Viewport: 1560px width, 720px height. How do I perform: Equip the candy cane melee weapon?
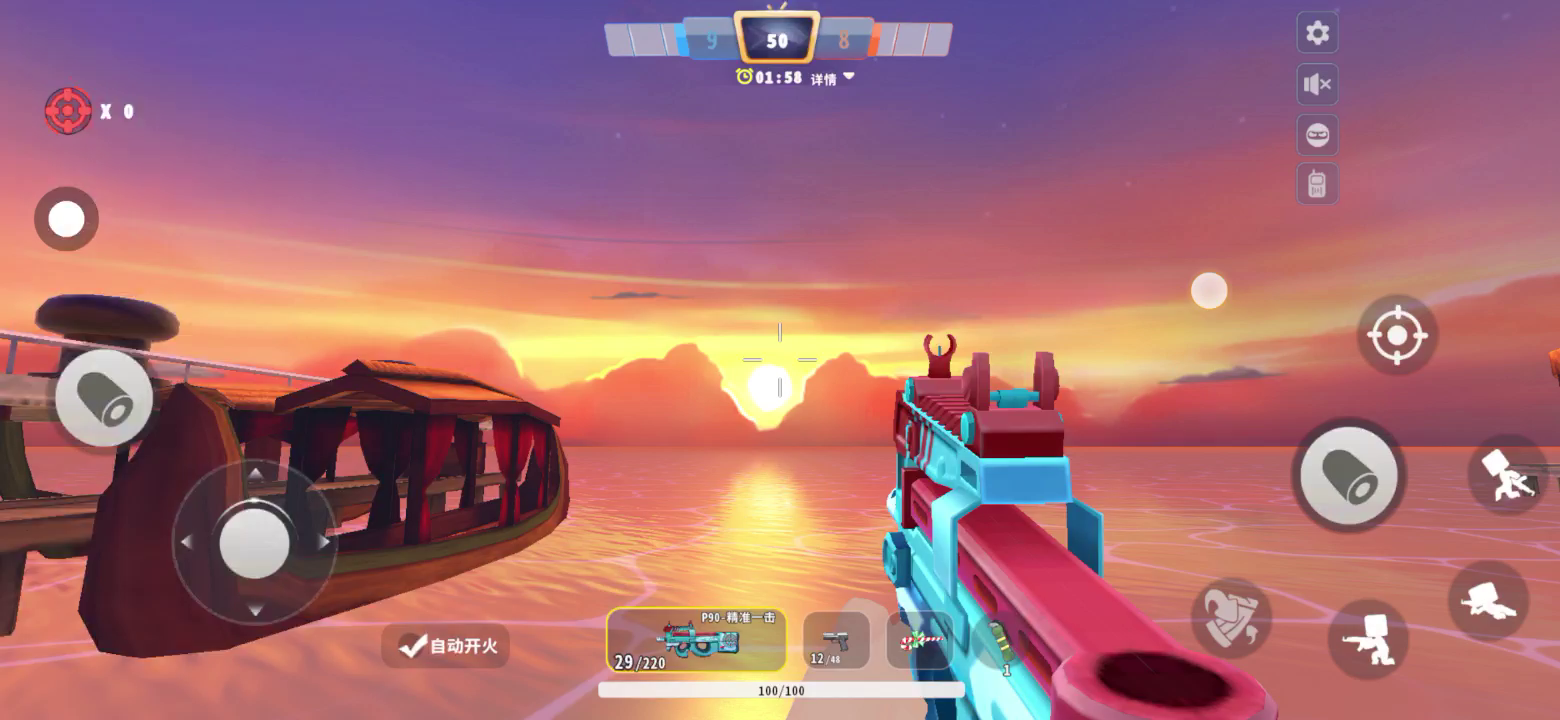(919, 640)
